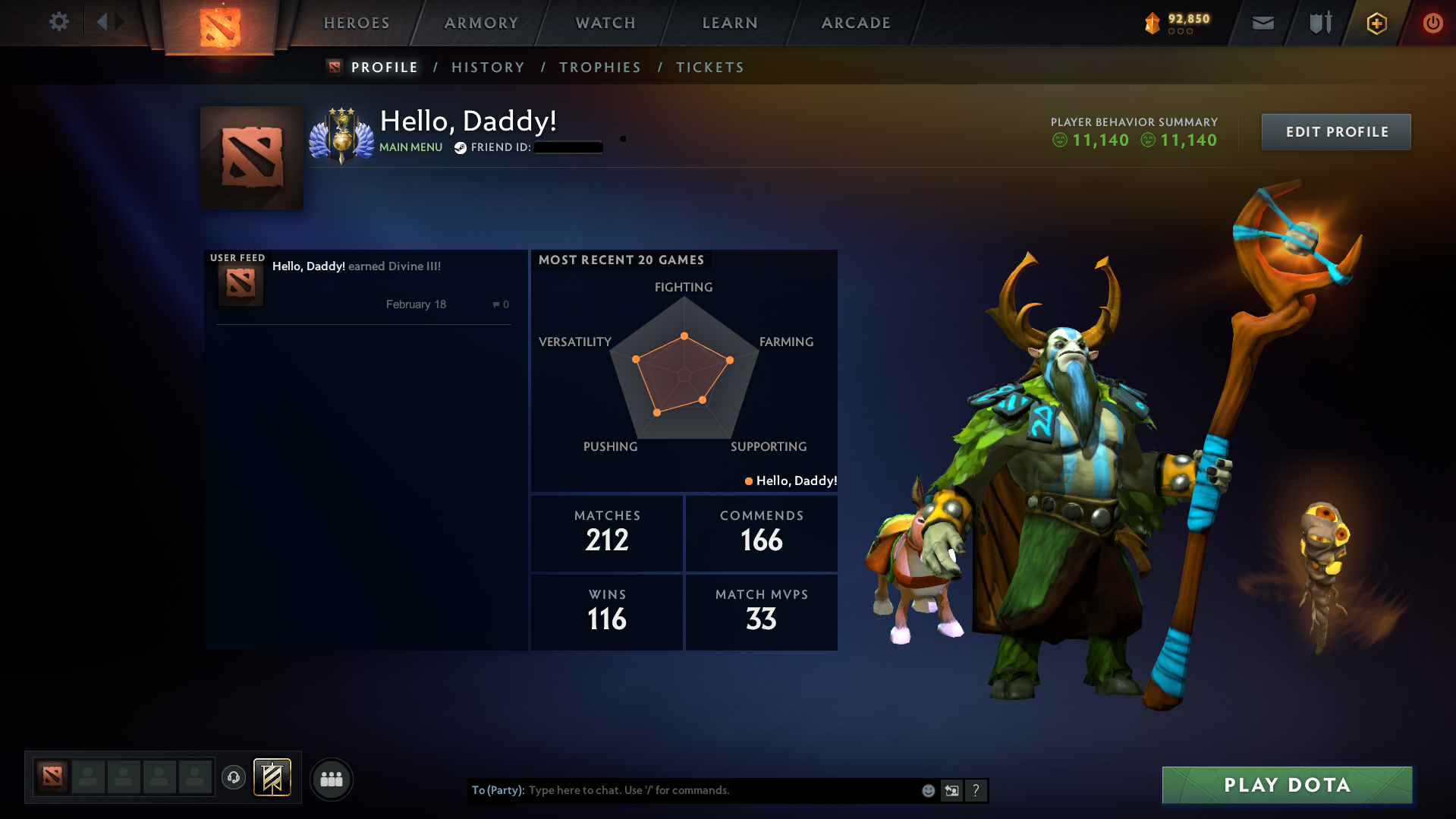
Task: Switch to the HISTORY tab
Action: pyautogui.click(x=488, y=67)
